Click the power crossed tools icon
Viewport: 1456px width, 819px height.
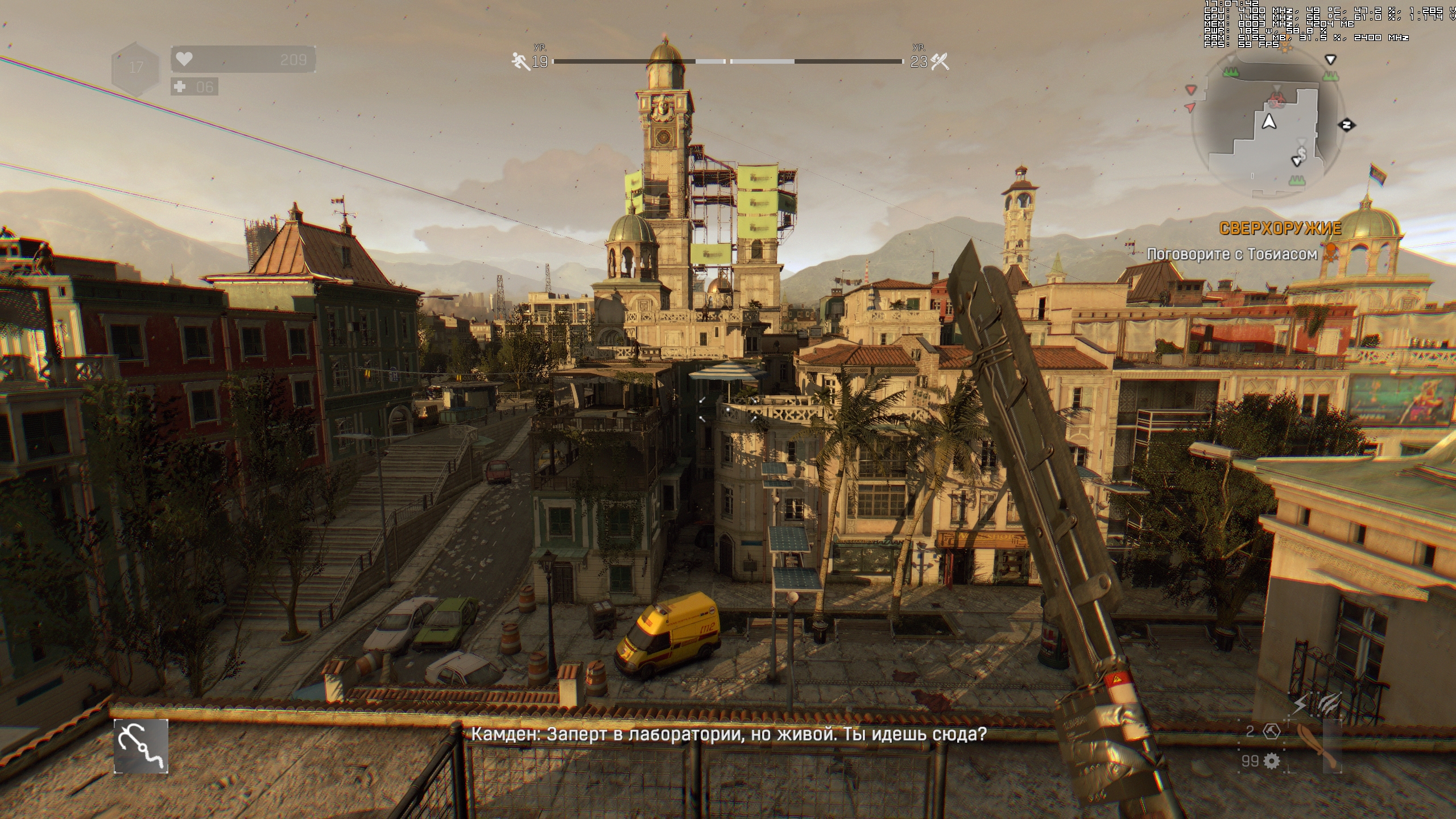pos(940,61)
